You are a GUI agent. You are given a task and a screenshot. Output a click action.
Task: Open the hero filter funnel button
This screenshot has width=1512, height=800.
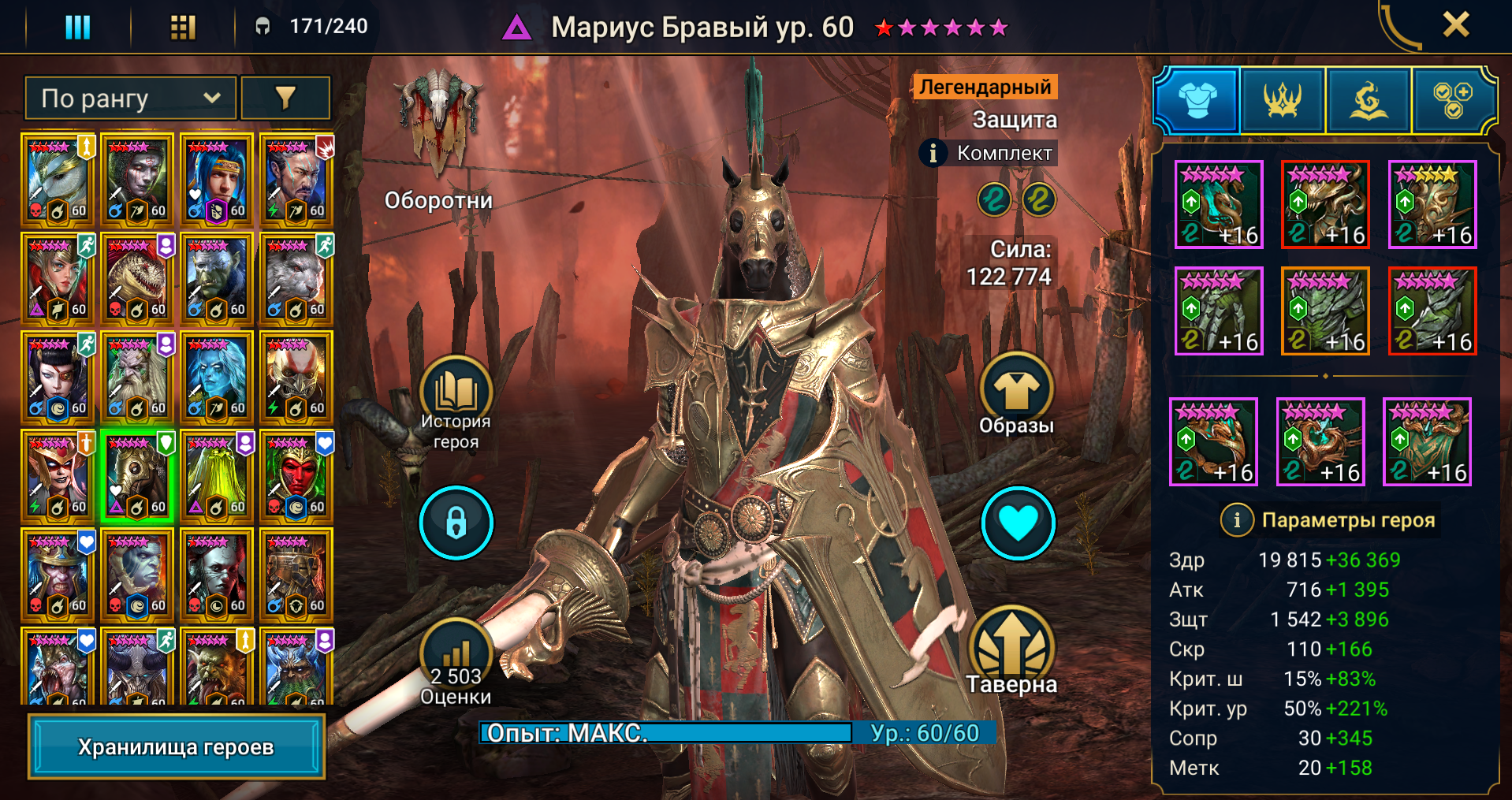285,99
